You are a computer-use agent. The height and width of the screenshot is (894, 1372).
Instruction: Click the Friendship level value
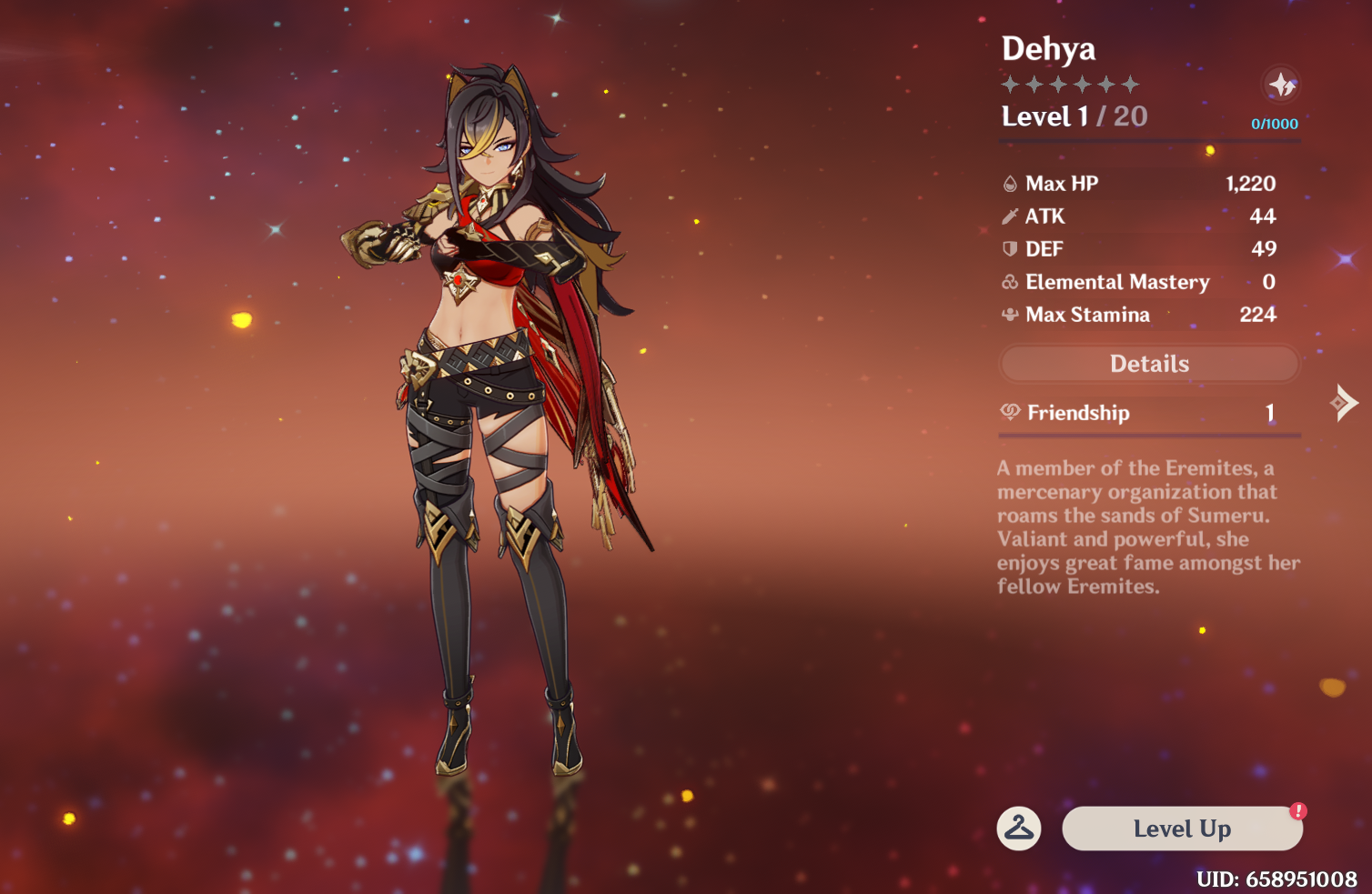(1271, 412)
